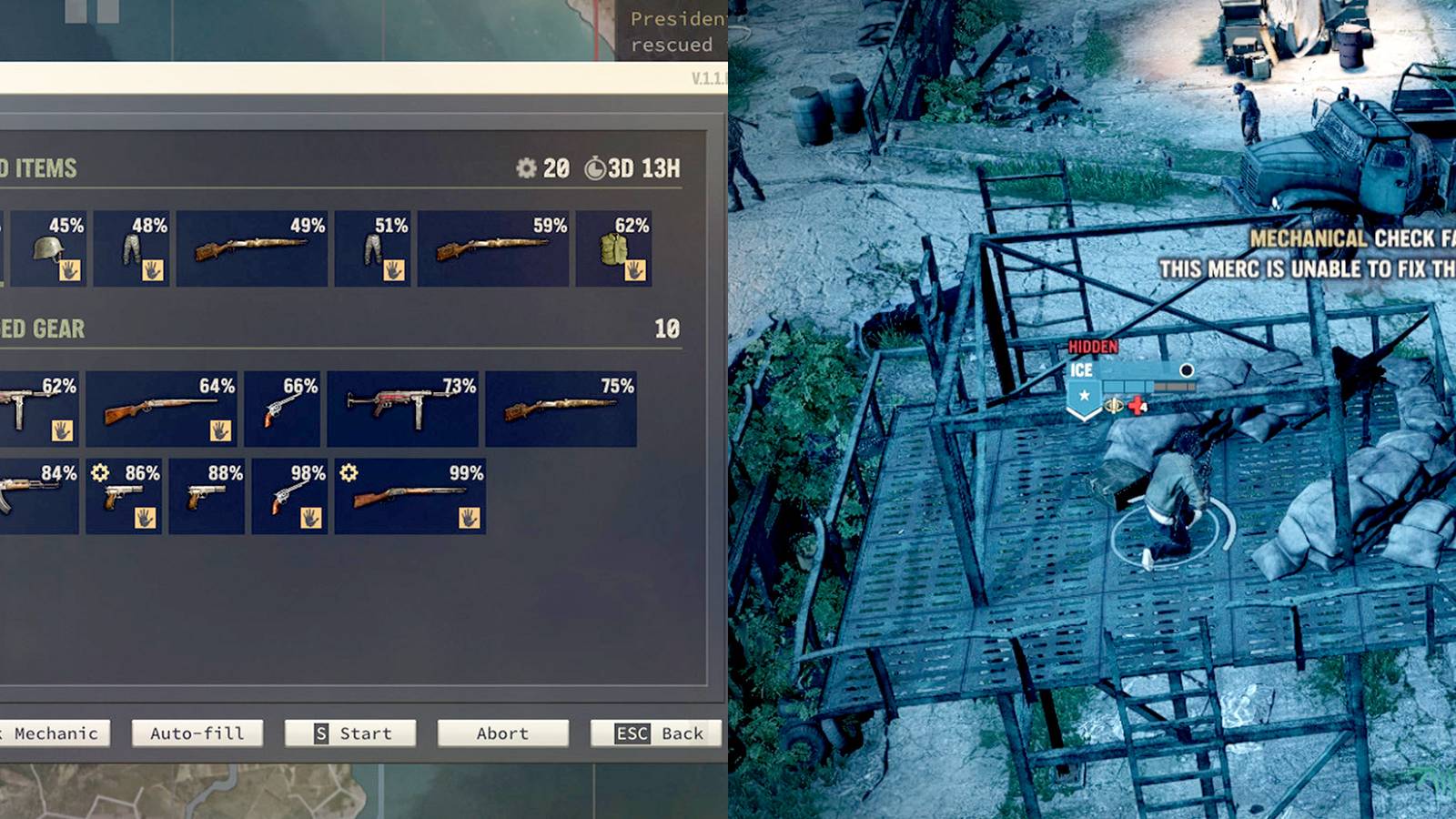This screenshot has height=819, width=1456.
Task: Click the gear icon showing 20 spare parts
Action: click(526, 168)
